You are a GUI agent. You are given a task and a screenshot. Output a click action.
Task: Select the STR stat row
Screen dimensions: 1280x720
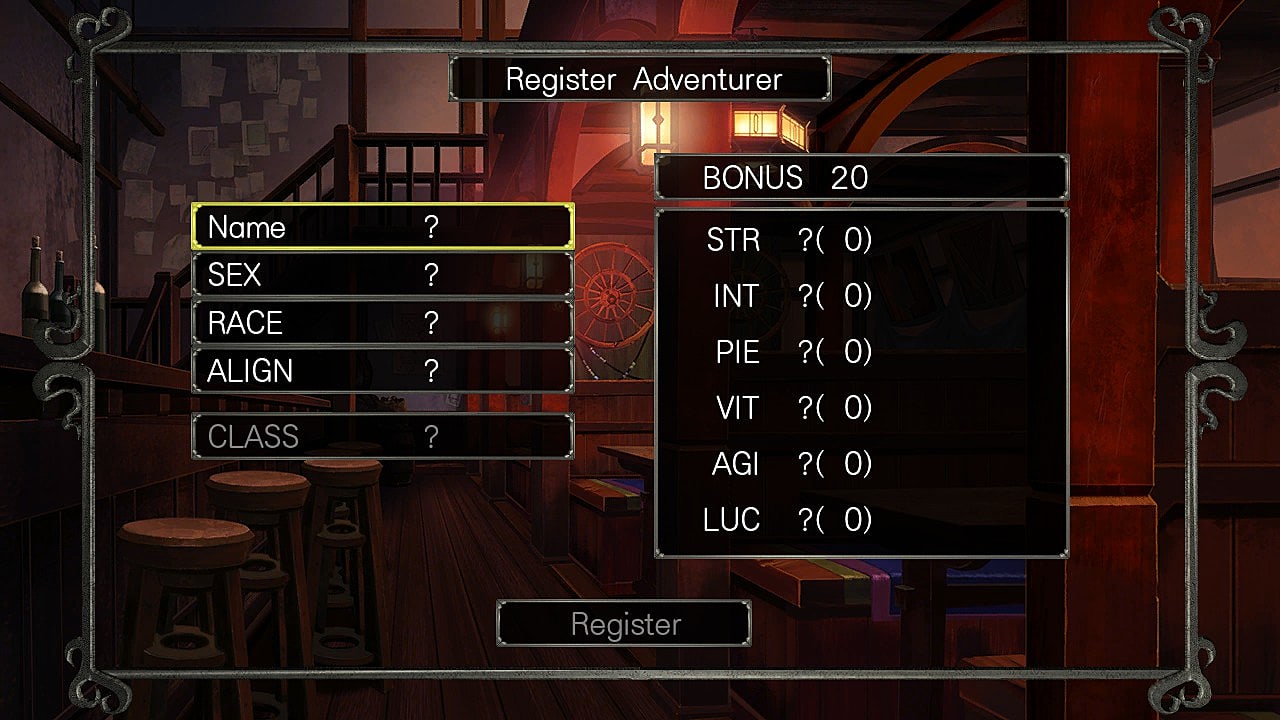point(788,241)
